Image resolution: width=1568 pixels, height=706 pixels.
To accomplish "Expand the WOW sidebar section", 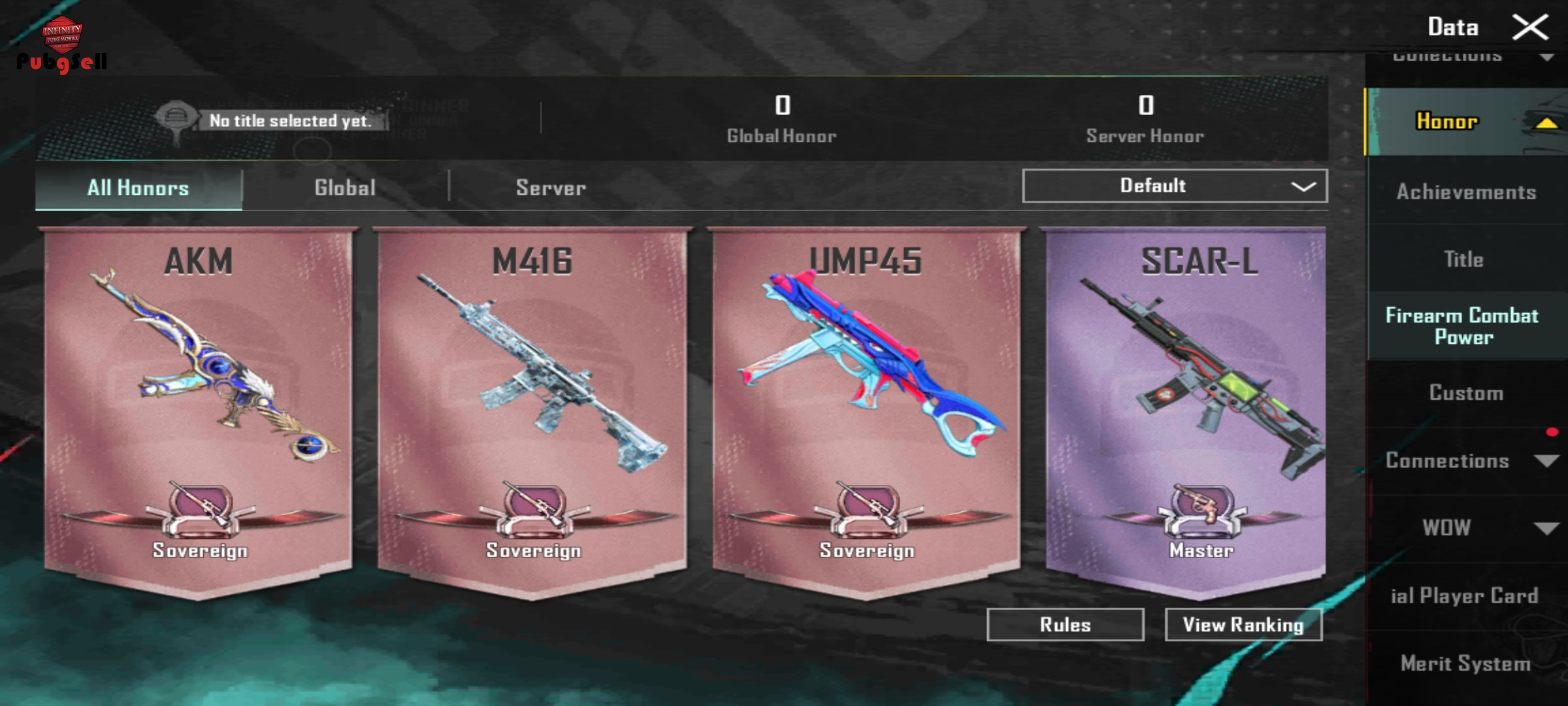I will click(x=1465, y=528).
